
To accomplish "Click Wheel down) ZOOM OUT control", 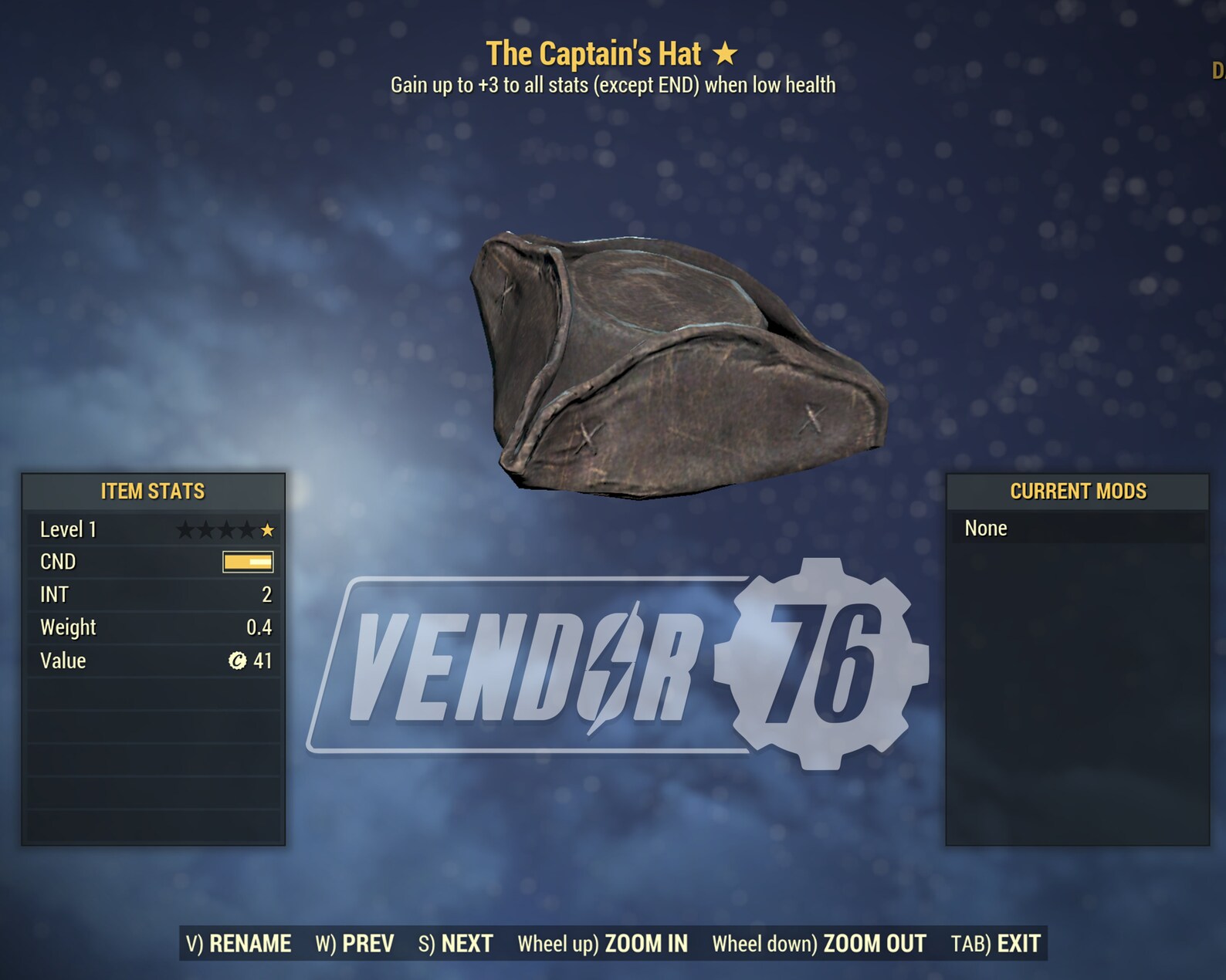I will [x=819, y=943].
